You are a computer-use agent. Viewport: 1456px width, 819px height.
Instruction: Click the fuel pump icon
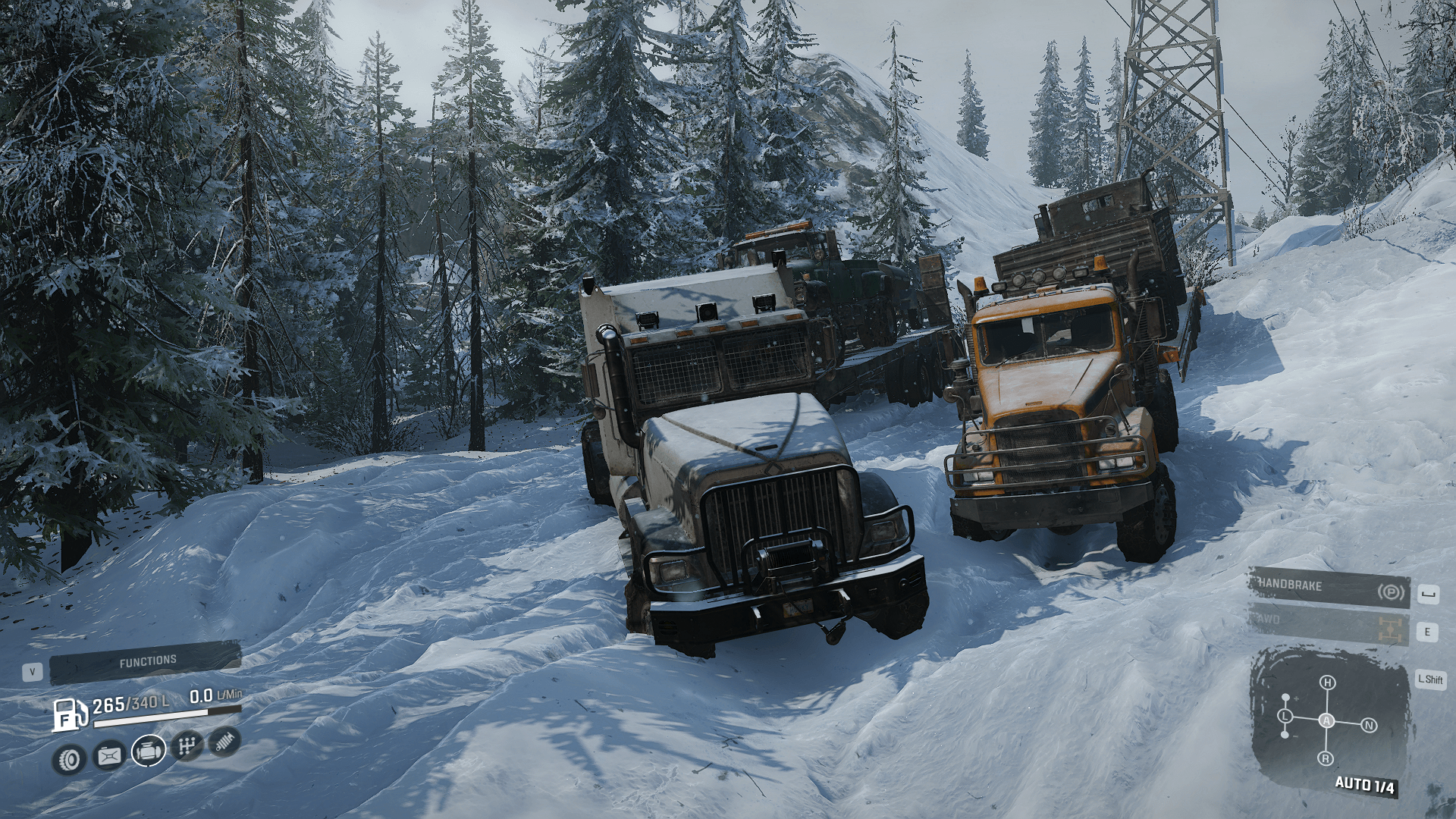(68, 714)
